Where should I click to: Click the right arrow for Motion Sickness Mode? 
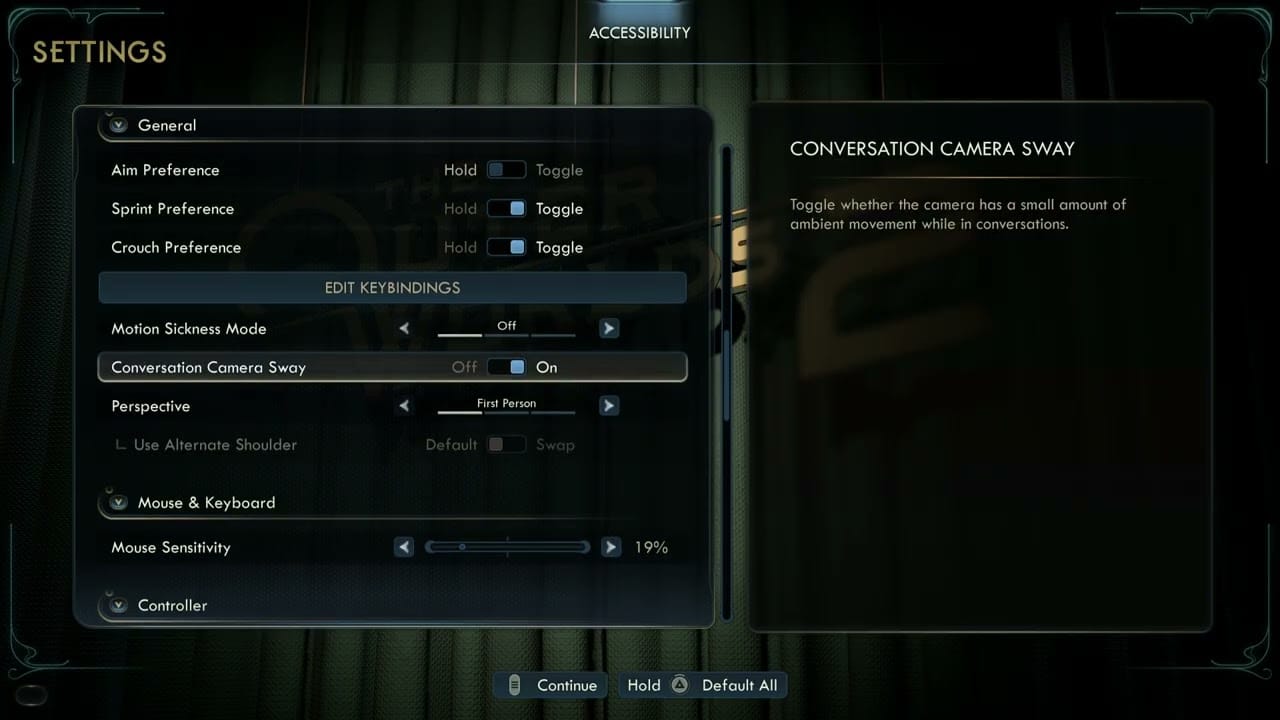(x=609, y=328)
